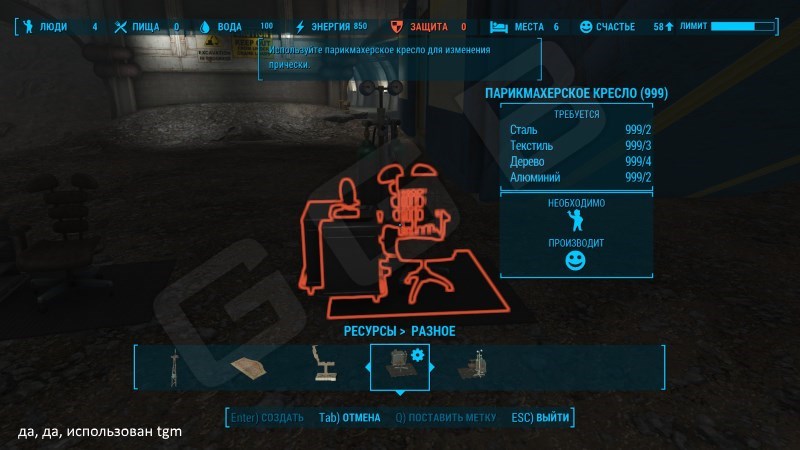This screenshot has height=450, width=800.
Task: Pick the chair item left of selection
Action: click(x=324, y=367)
